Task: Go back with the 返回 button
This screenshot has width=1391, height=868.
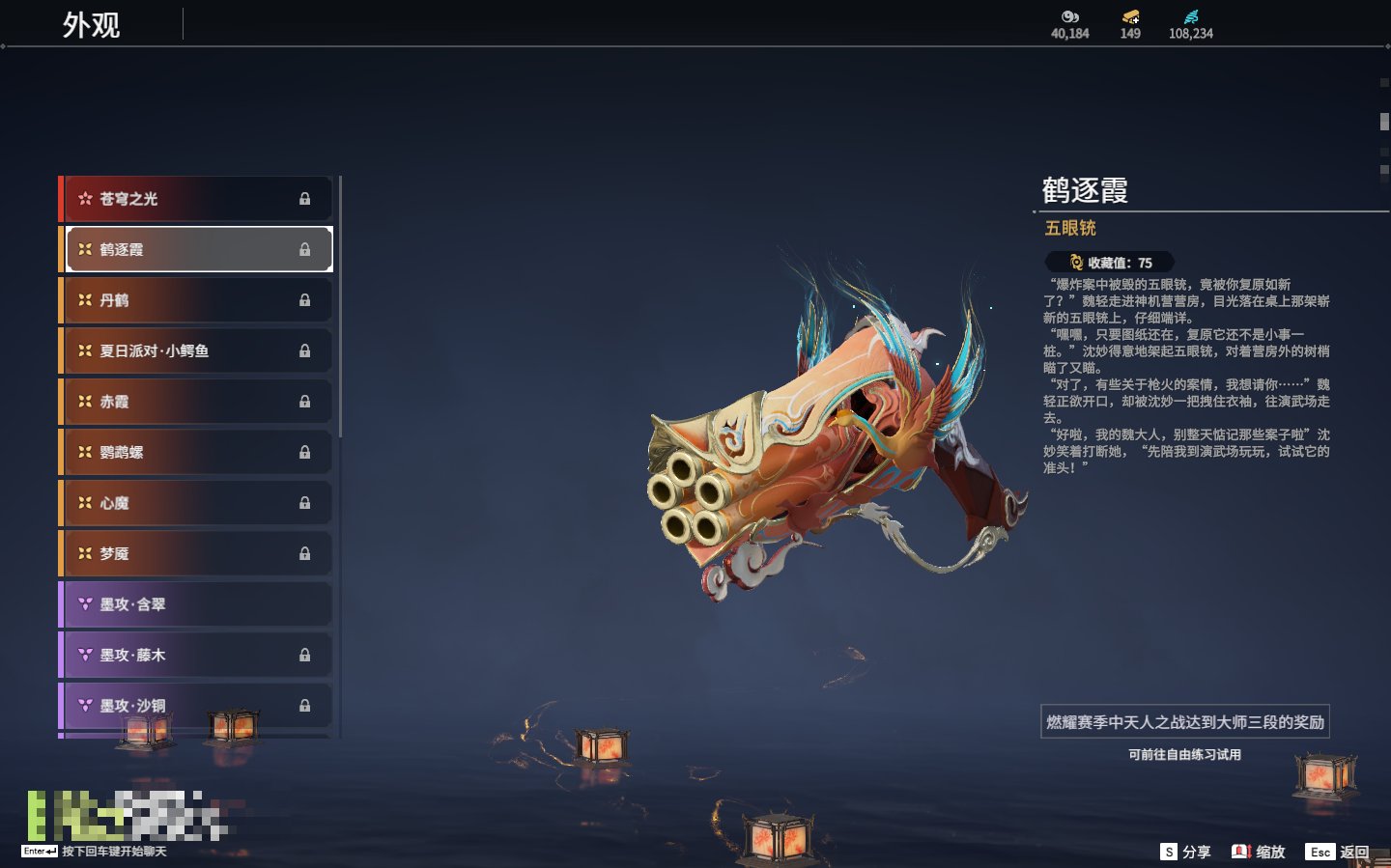Action: pos(1338,852)
